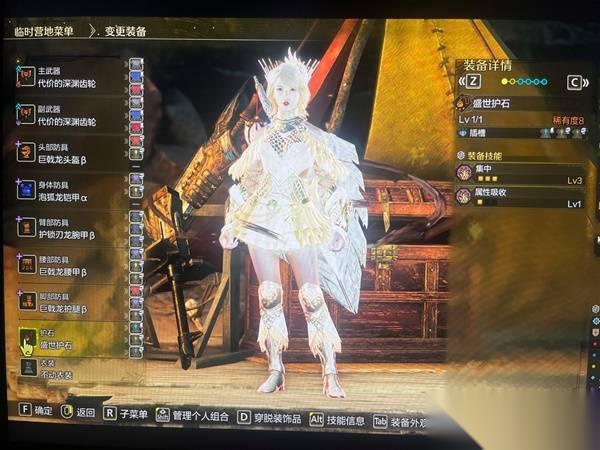Click the 集中 skill entry in equipment details

(520, 173)
